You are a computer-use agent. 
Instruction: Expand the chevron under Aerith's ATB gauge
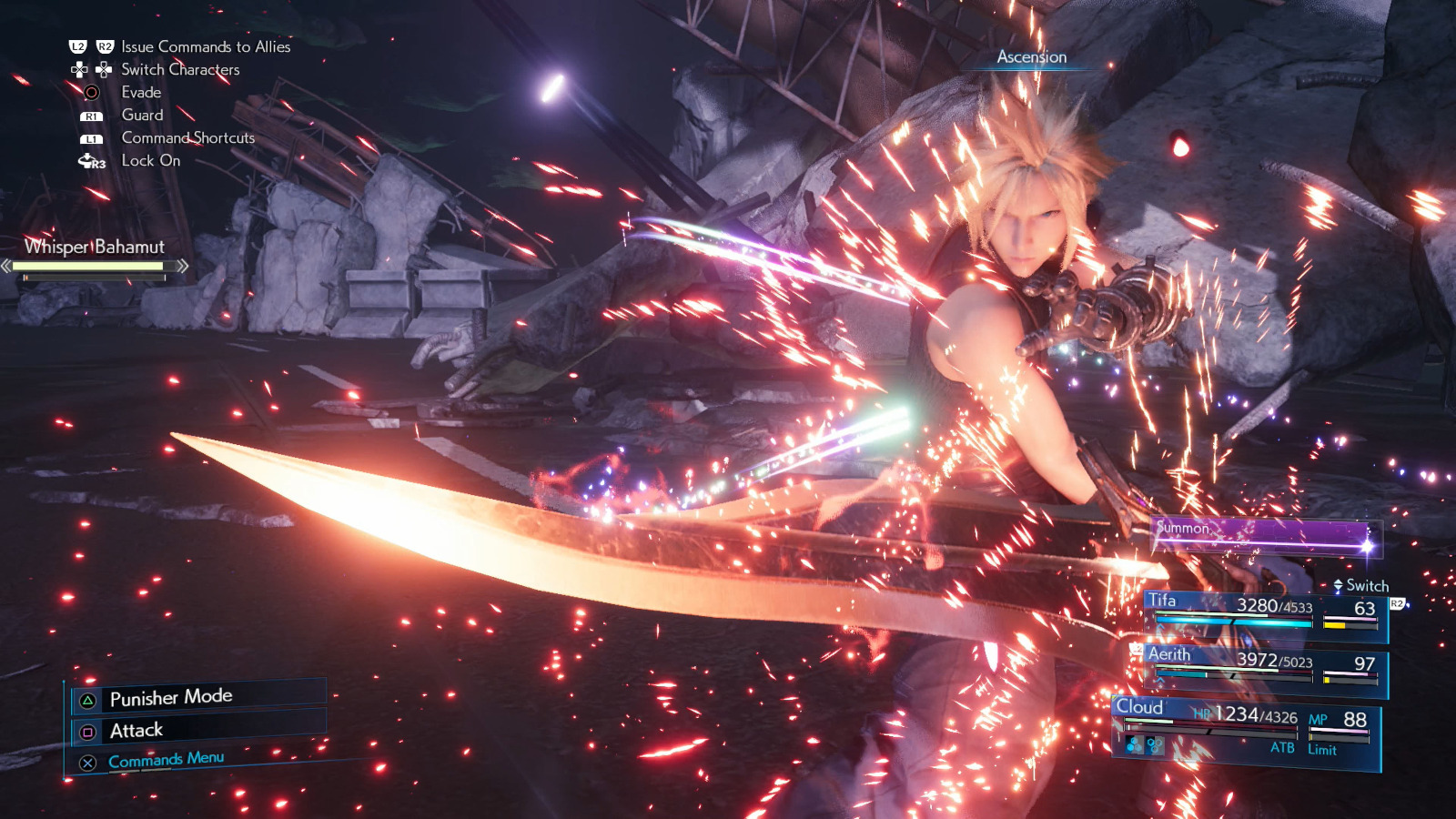(x=1161, y=682)
